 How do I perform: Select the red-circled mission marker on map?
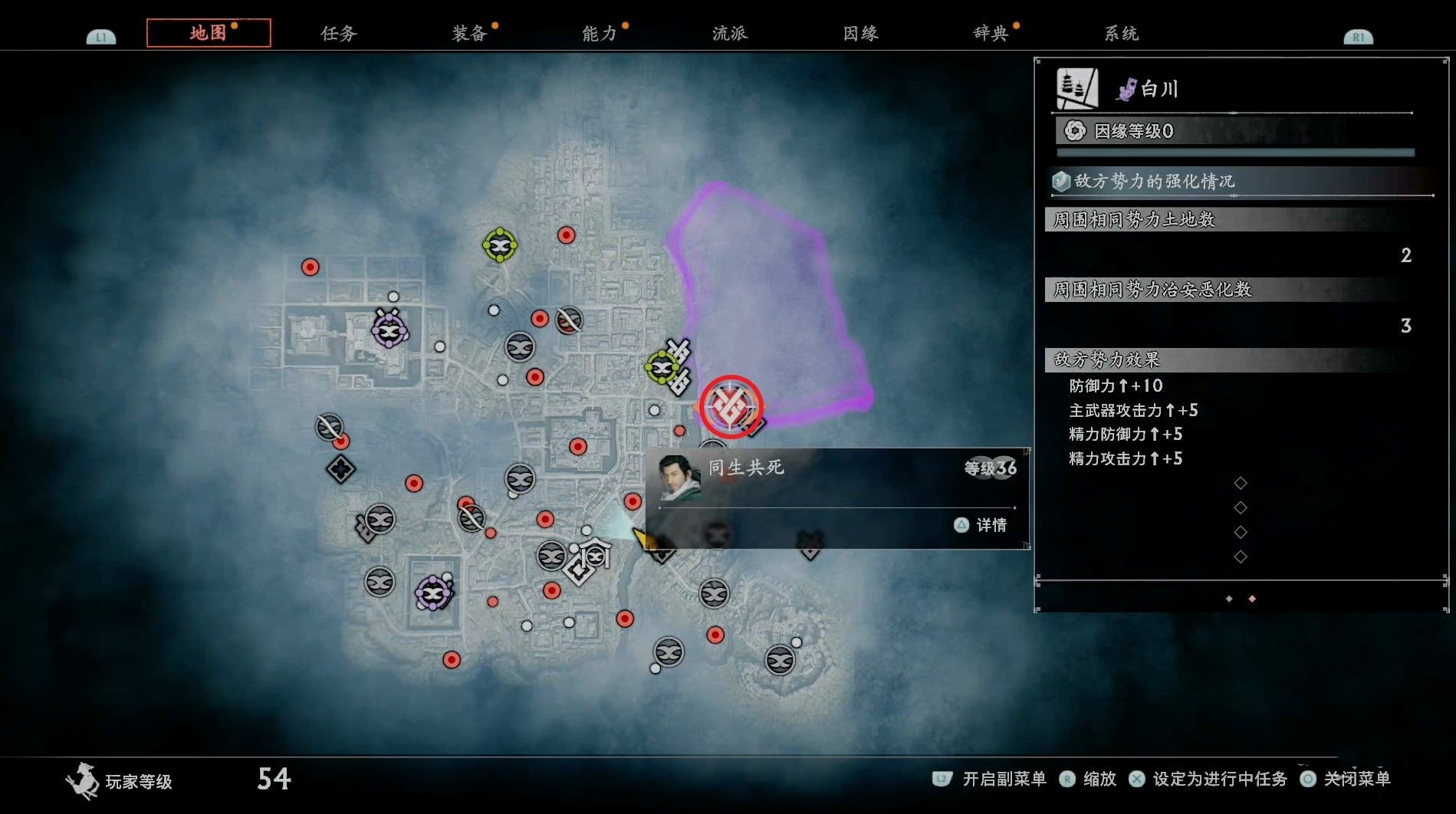[x=730, y=406]
